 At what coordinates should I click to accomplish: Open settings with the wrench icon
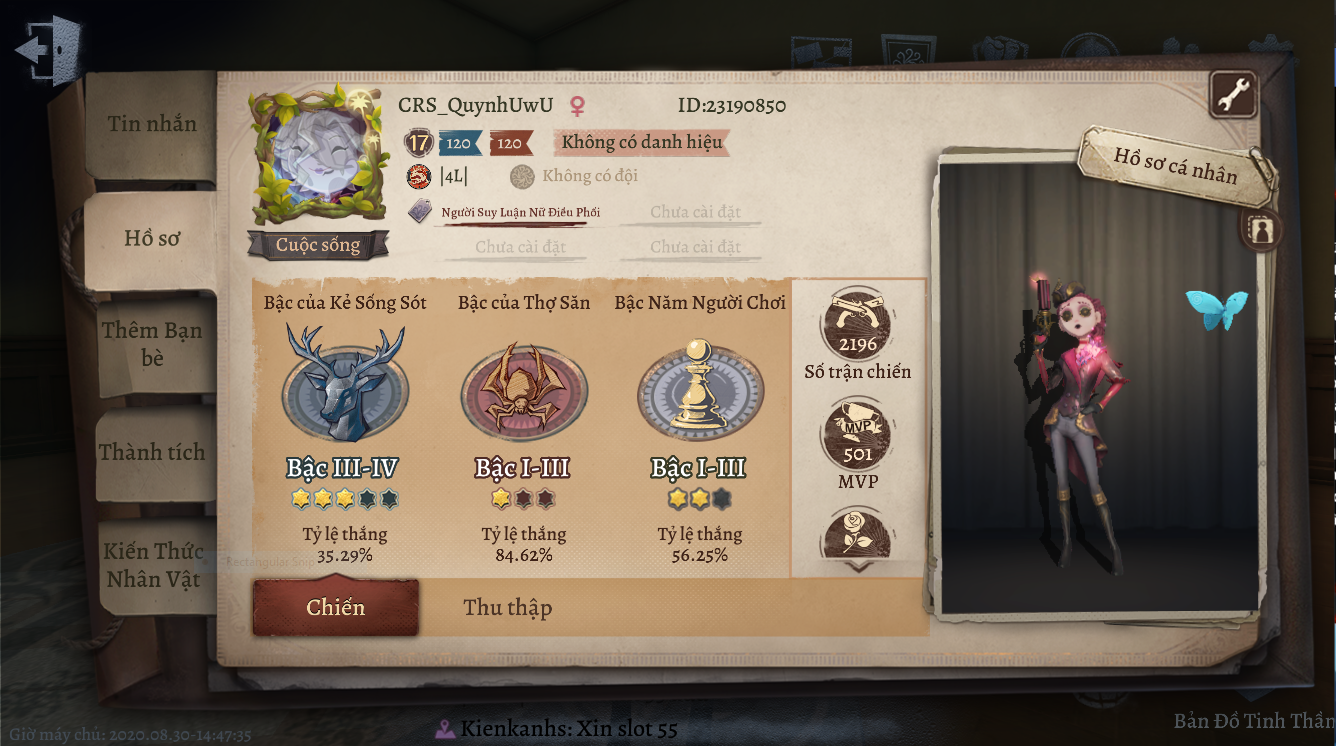(x=1233, y=96)
